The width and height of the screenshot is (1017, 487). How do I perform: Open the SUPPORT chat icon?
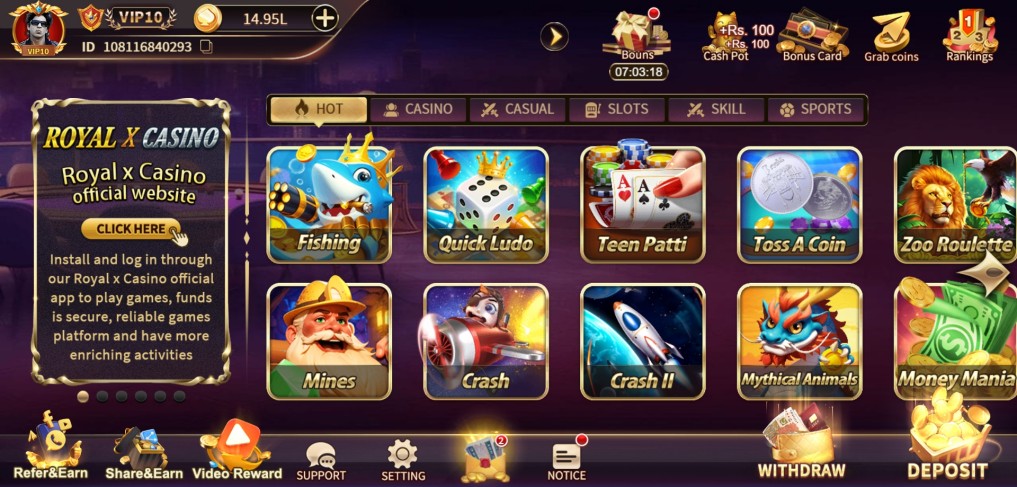pos(321,460)
